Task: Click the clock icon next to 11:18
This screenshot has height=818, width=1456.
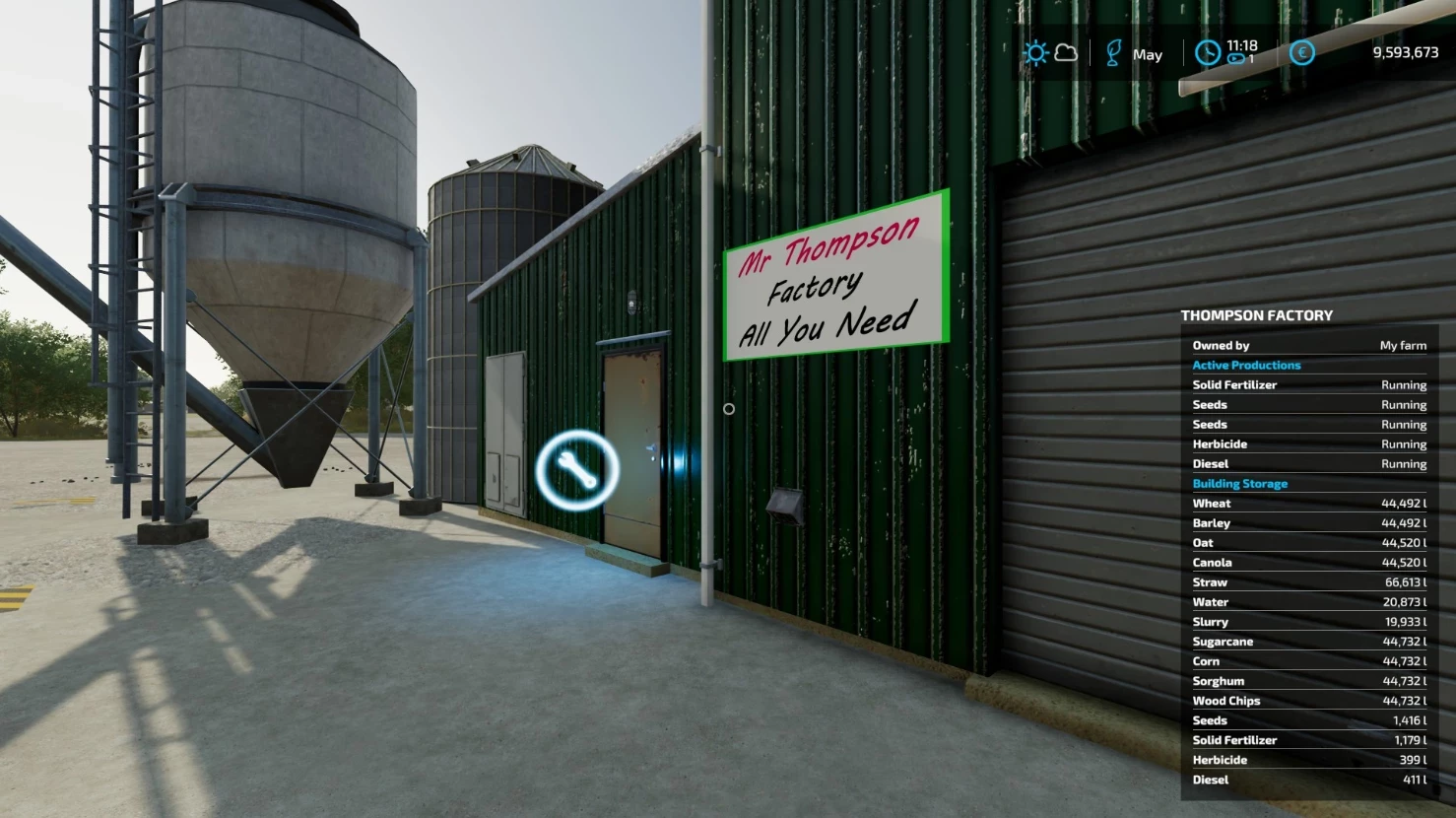Action: point(1208,52)
